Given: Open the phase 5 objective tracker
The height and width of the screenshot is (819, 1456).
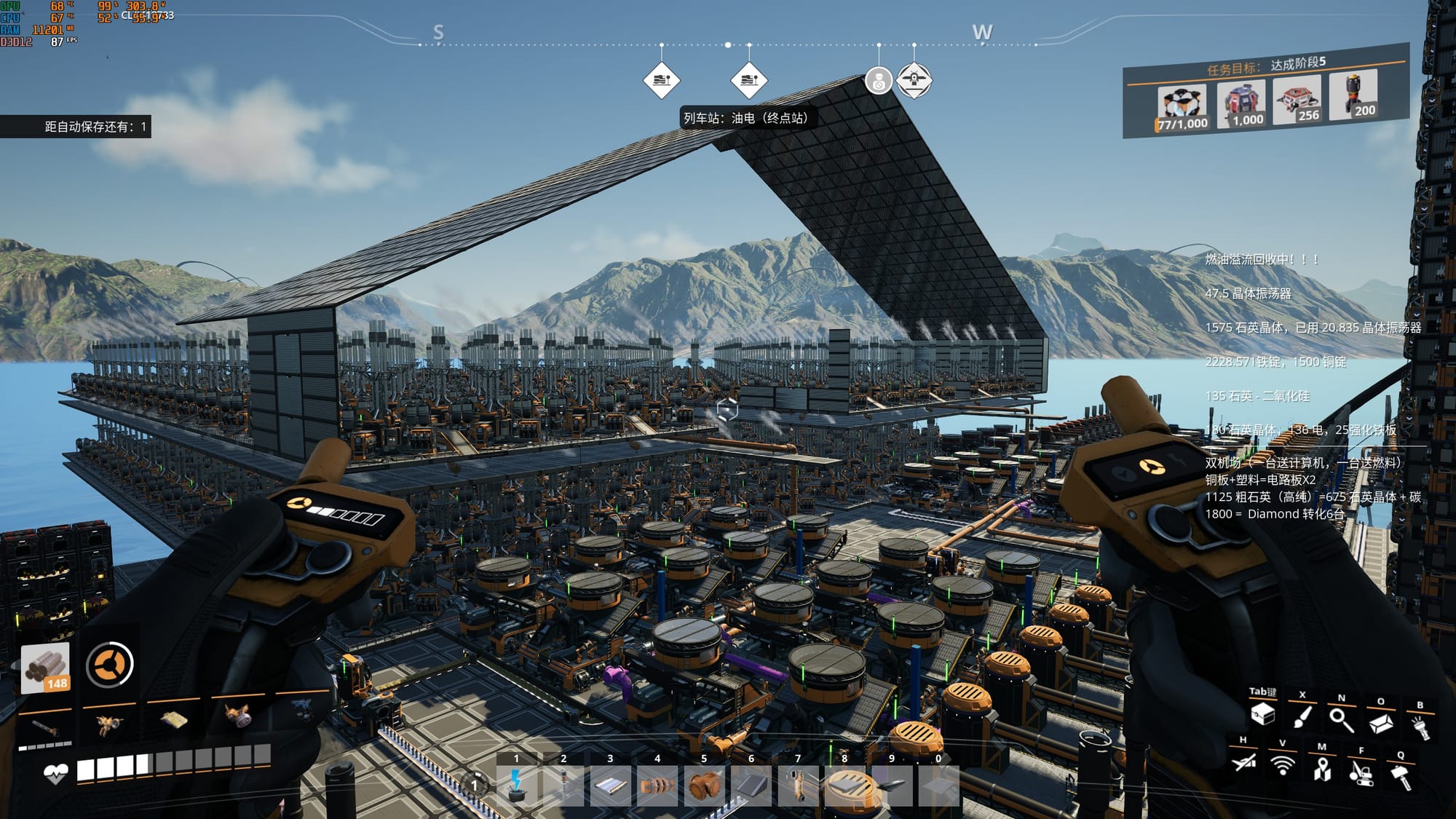Looking at the screenshot, I should pos(1265,91).
